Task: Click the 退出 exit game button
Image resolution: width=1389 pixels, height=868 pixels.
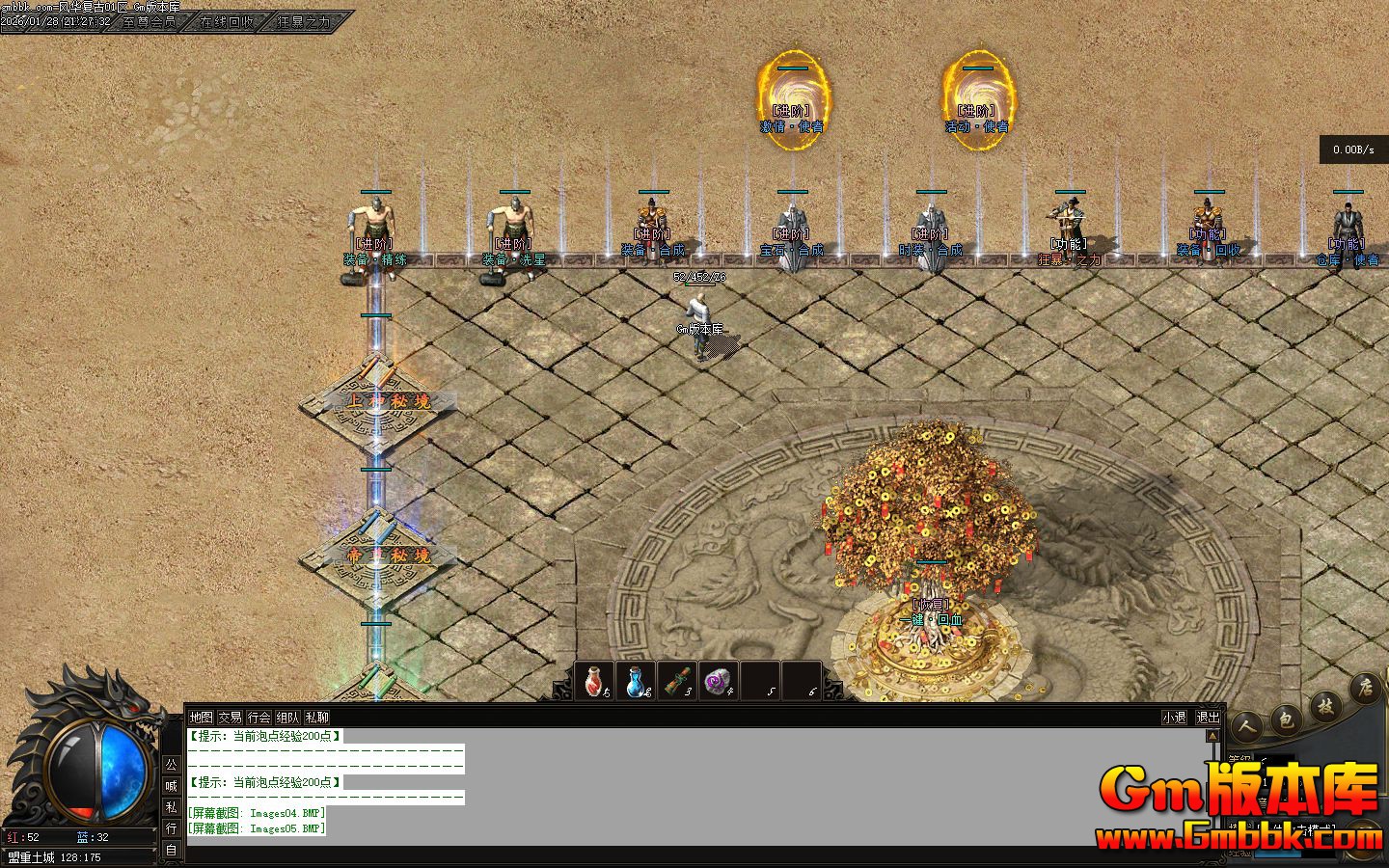Action: coord(1208,718)
